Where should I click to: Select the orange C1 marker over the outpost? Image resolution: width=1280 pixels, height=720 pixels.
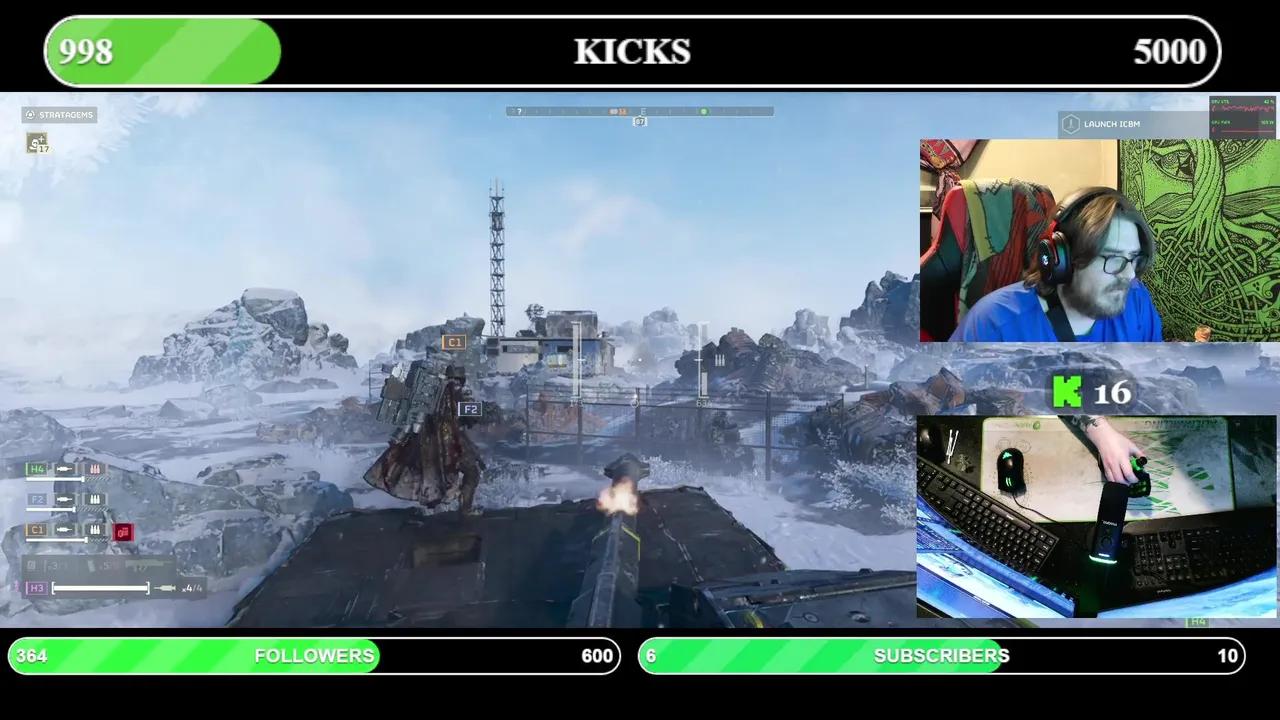click(x=455, y=342)
